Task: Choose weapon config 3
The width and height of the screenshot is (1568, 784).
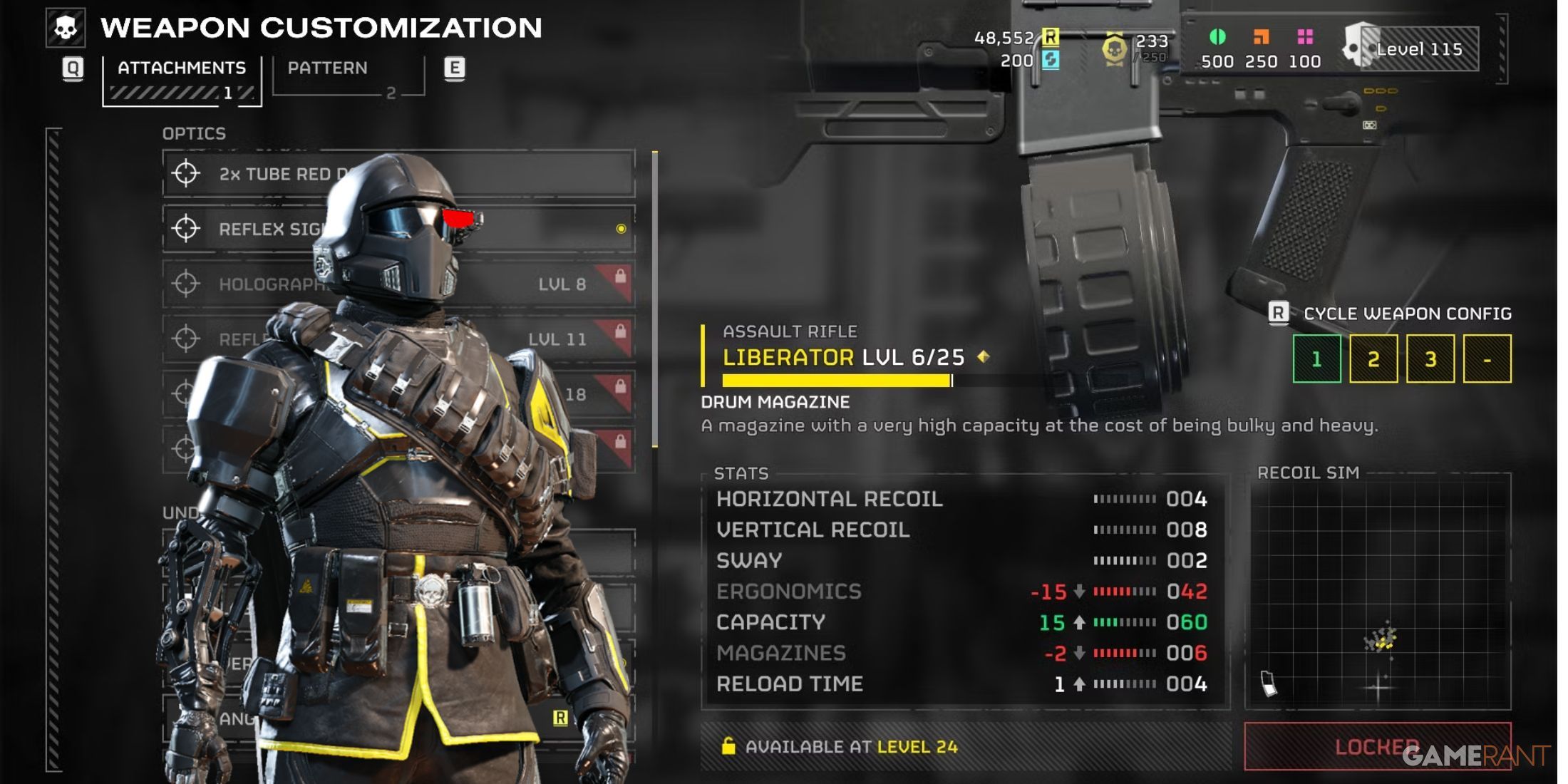Action: (x=1430, y=359)
